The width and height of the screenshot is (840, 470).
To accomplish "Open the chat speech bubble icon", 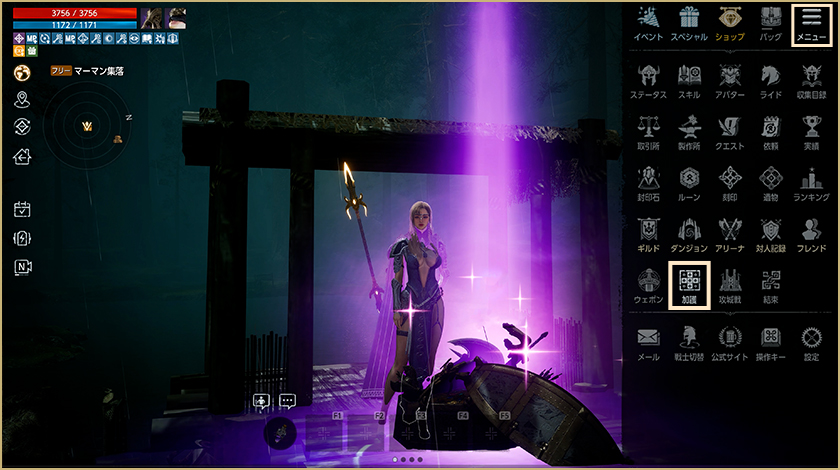I will (288, 401).
